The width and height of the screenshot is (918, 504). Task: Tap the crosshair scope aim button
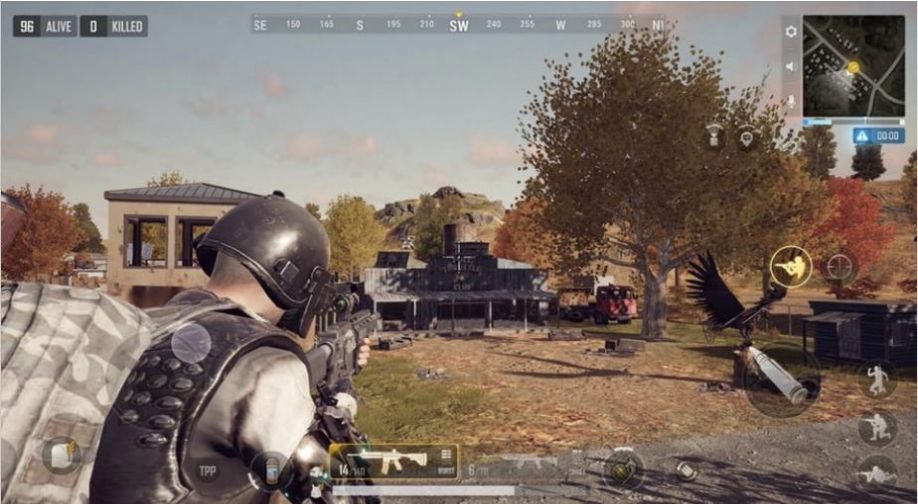(840, 267)
